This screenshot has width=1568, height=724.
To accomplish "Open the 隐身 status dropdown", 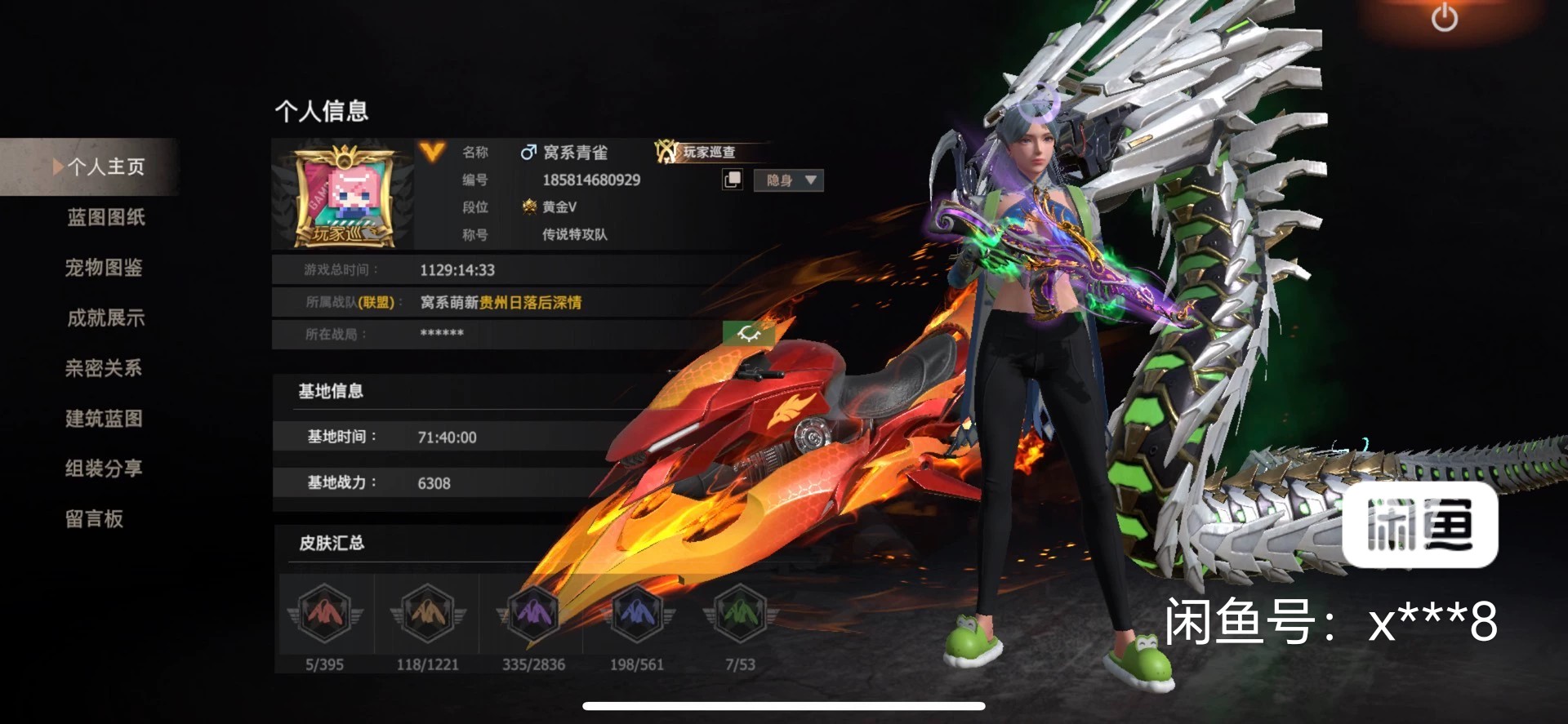I will coord(789,180).
